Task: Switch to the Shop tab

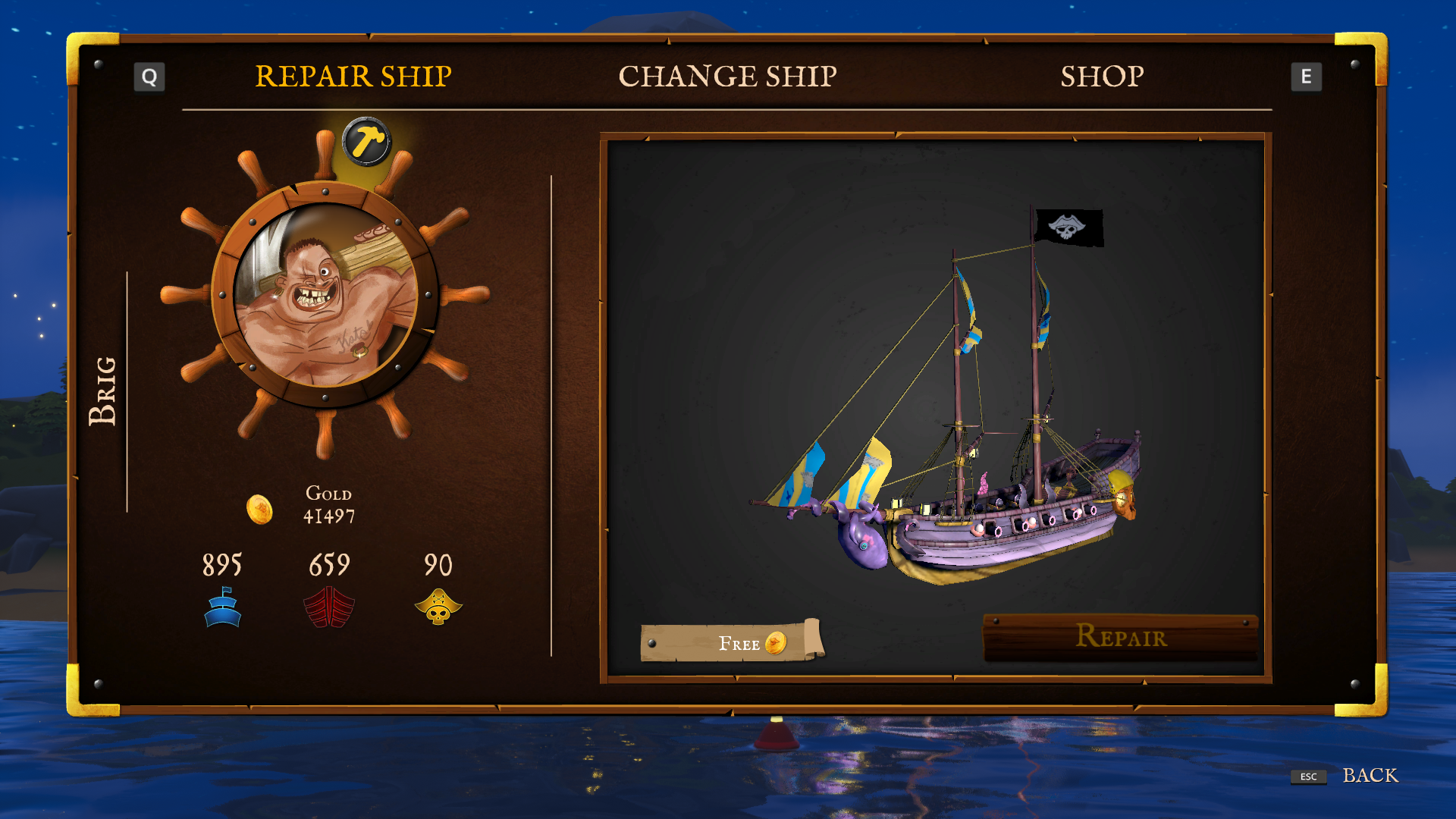Action: click(1103, 76)
